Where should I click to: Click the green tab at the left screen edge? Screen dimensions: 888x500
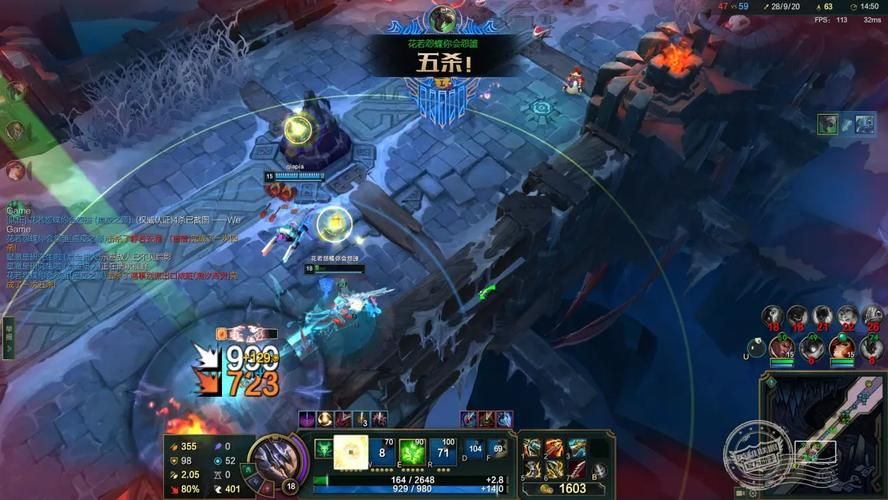coord(7,337)
